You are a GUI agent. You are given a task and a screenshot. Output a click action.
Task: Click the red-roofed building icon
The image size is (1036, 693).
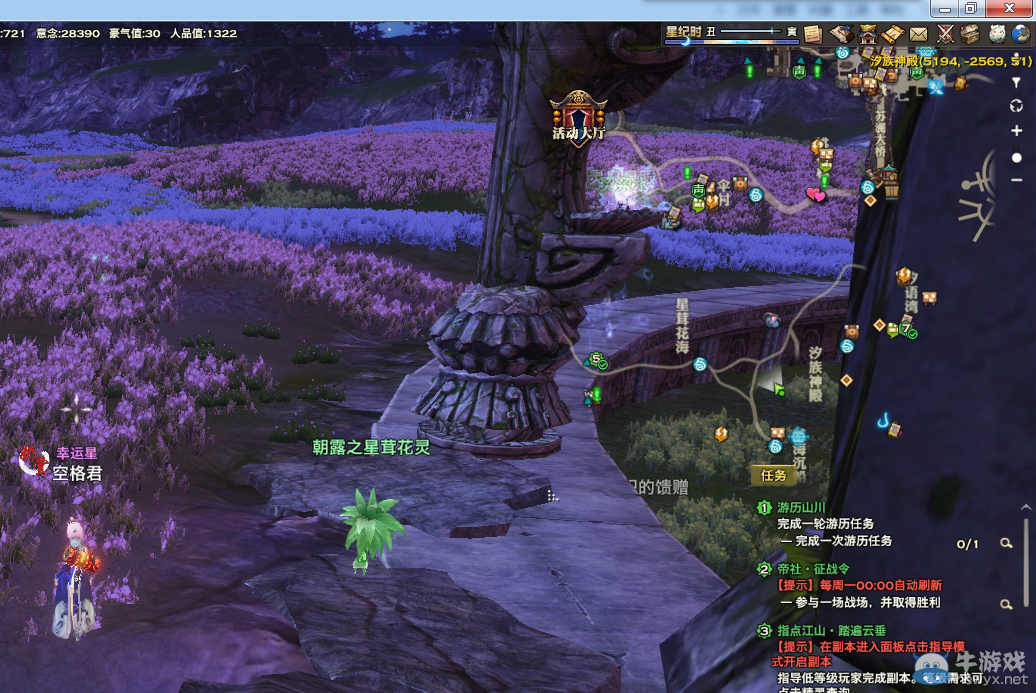coord(867,34)
